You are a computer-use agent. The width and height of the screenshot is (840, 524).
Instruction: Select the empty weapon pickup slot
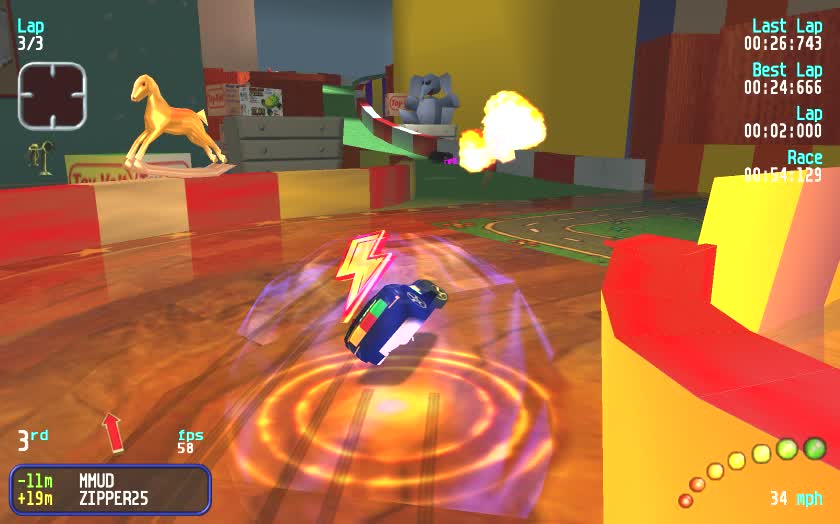[53, 95]
